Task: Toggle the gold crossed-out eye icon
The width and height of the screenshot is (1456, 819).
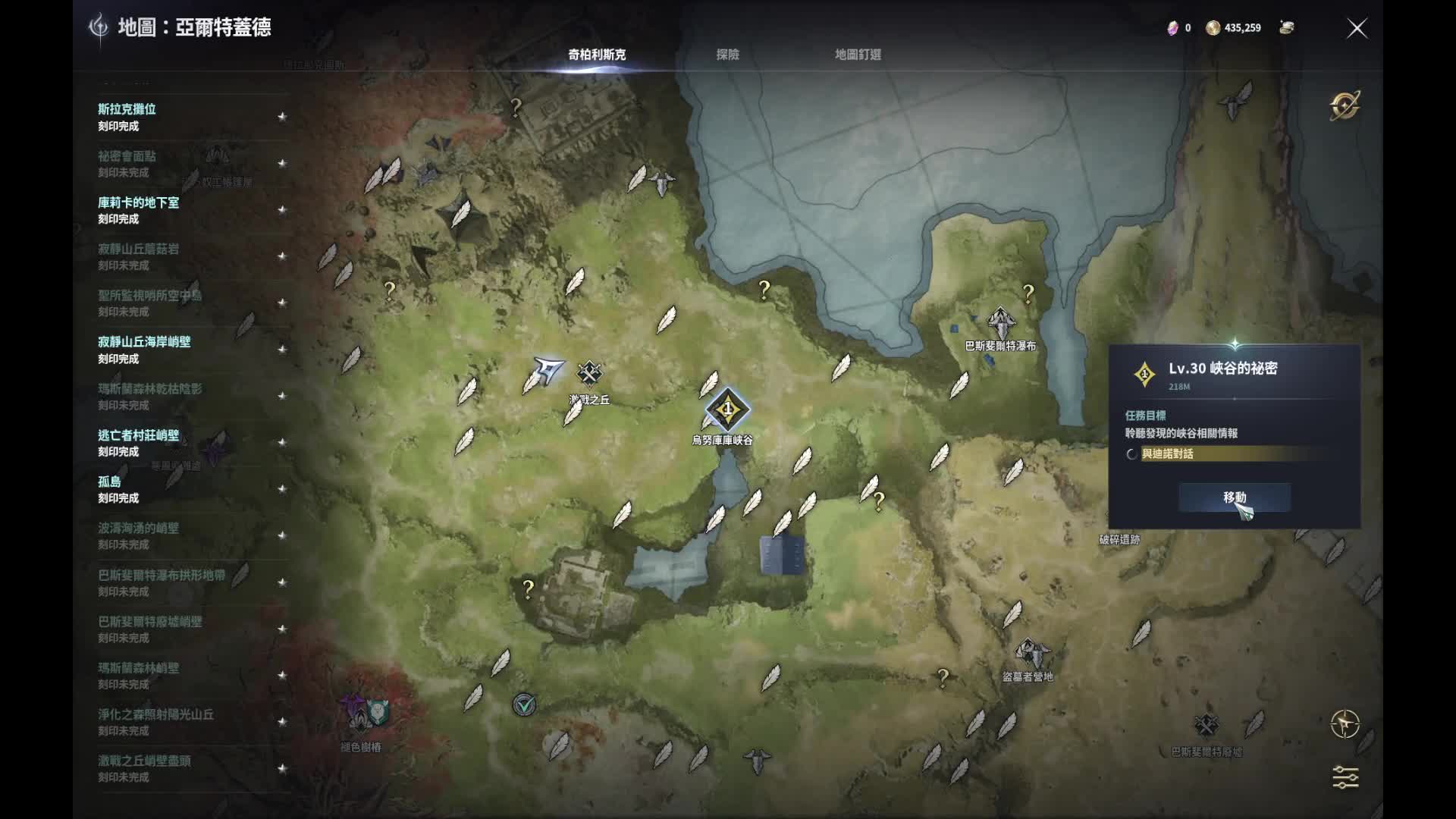Action: point(1345,106)
